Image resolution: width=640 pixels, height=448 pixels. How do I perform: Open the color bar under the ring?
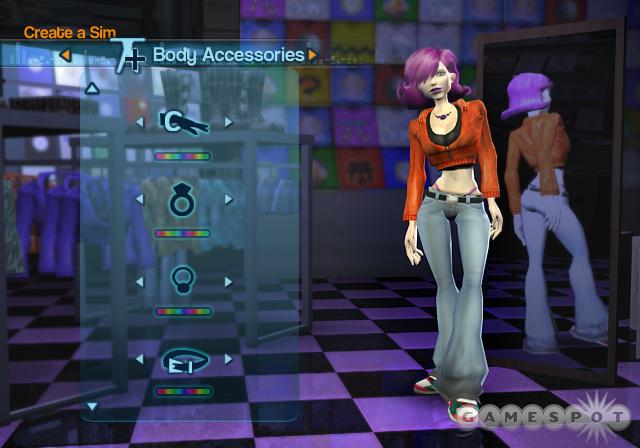(x=183, y=233)
